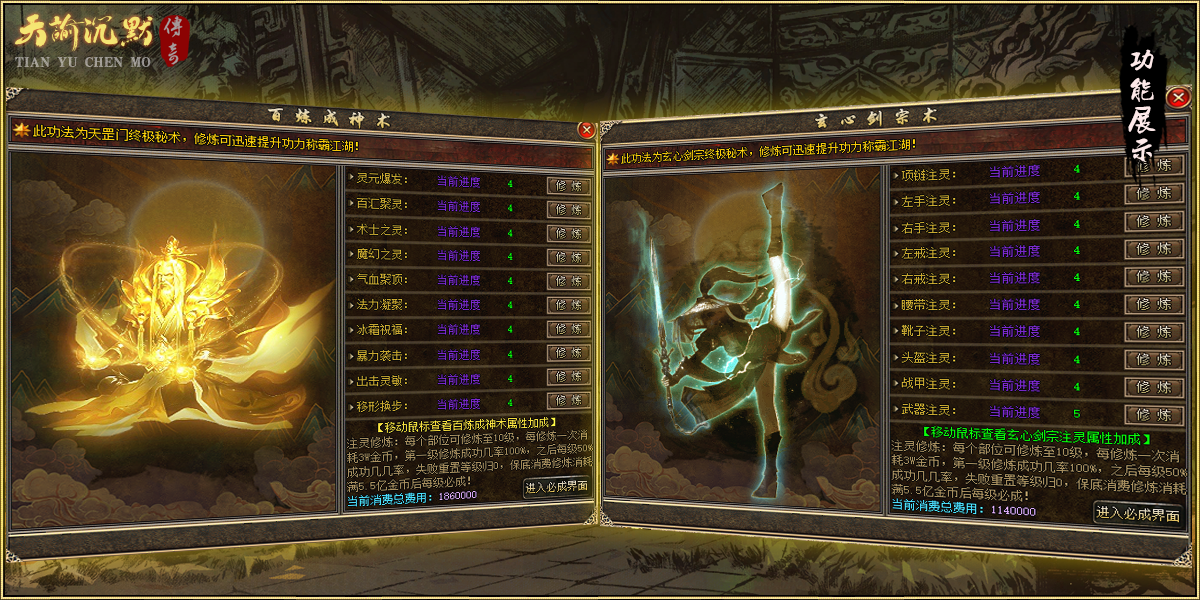Open 进入必成界面 in the 玄心剑宗术 panel
Image resolution: width=1200 pixels, height=600 pixels.
(1137, 514)
